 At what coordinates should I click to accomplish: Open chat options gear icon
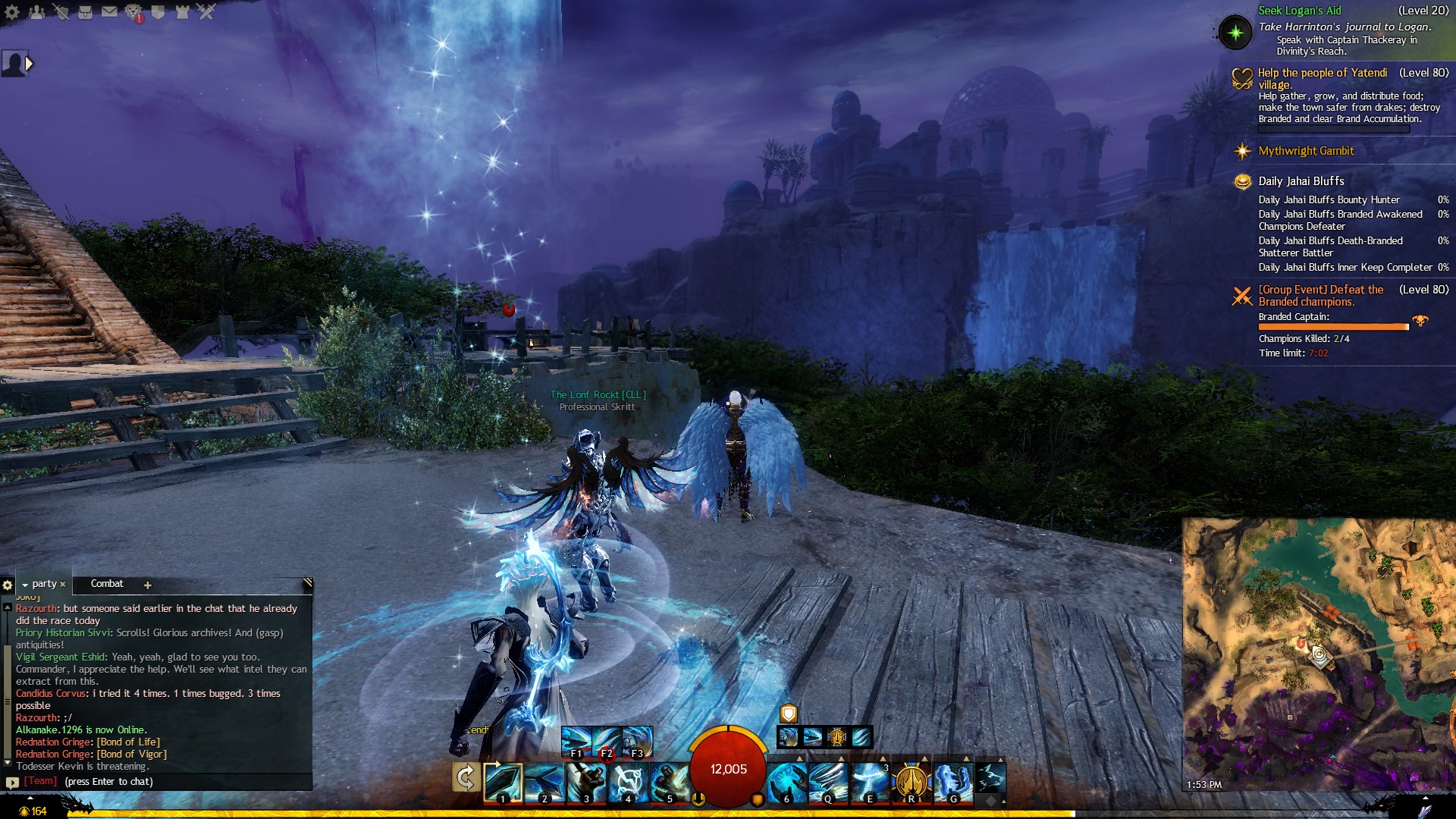pyautogui.click(x=8, y=585)
